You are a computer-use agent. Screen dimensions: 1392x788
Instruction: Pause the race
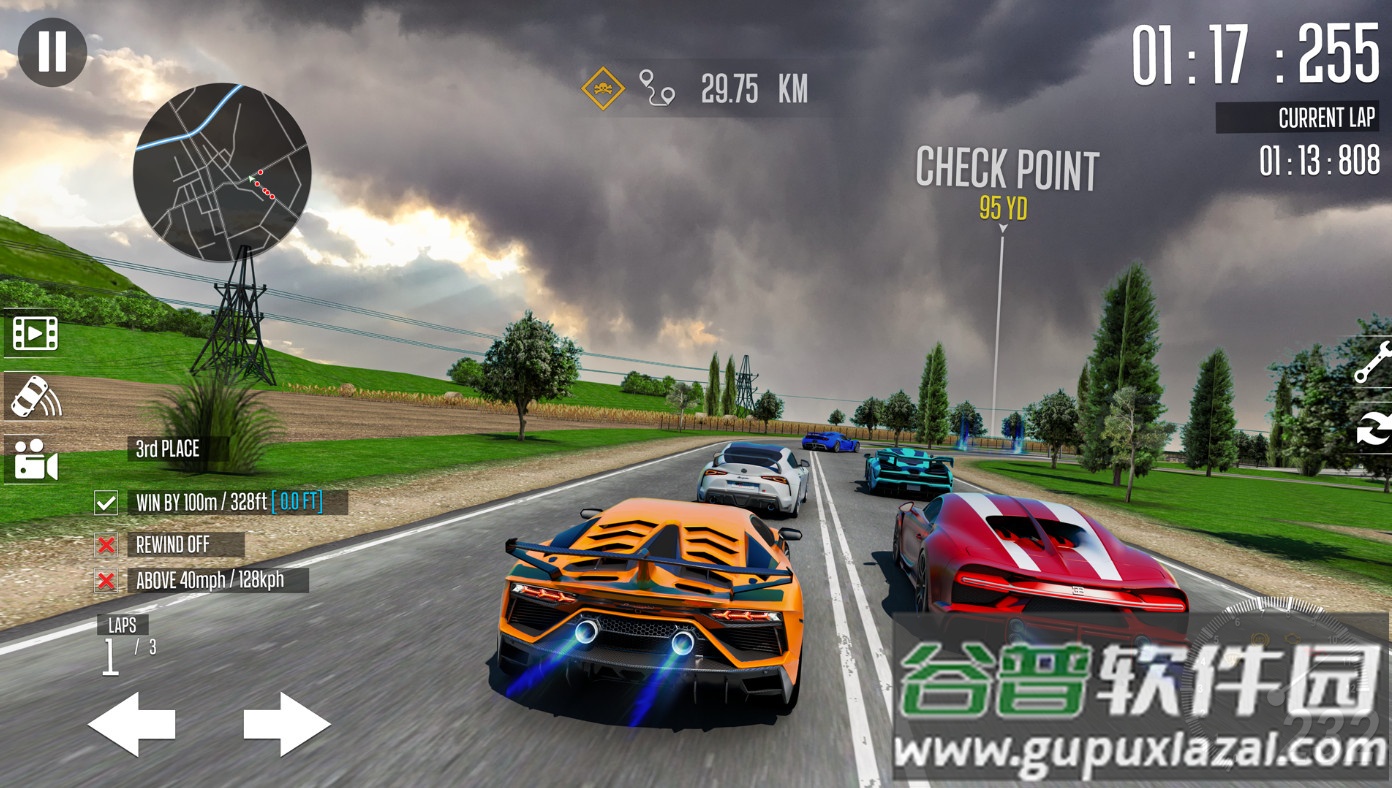click(x=51, y=51)
